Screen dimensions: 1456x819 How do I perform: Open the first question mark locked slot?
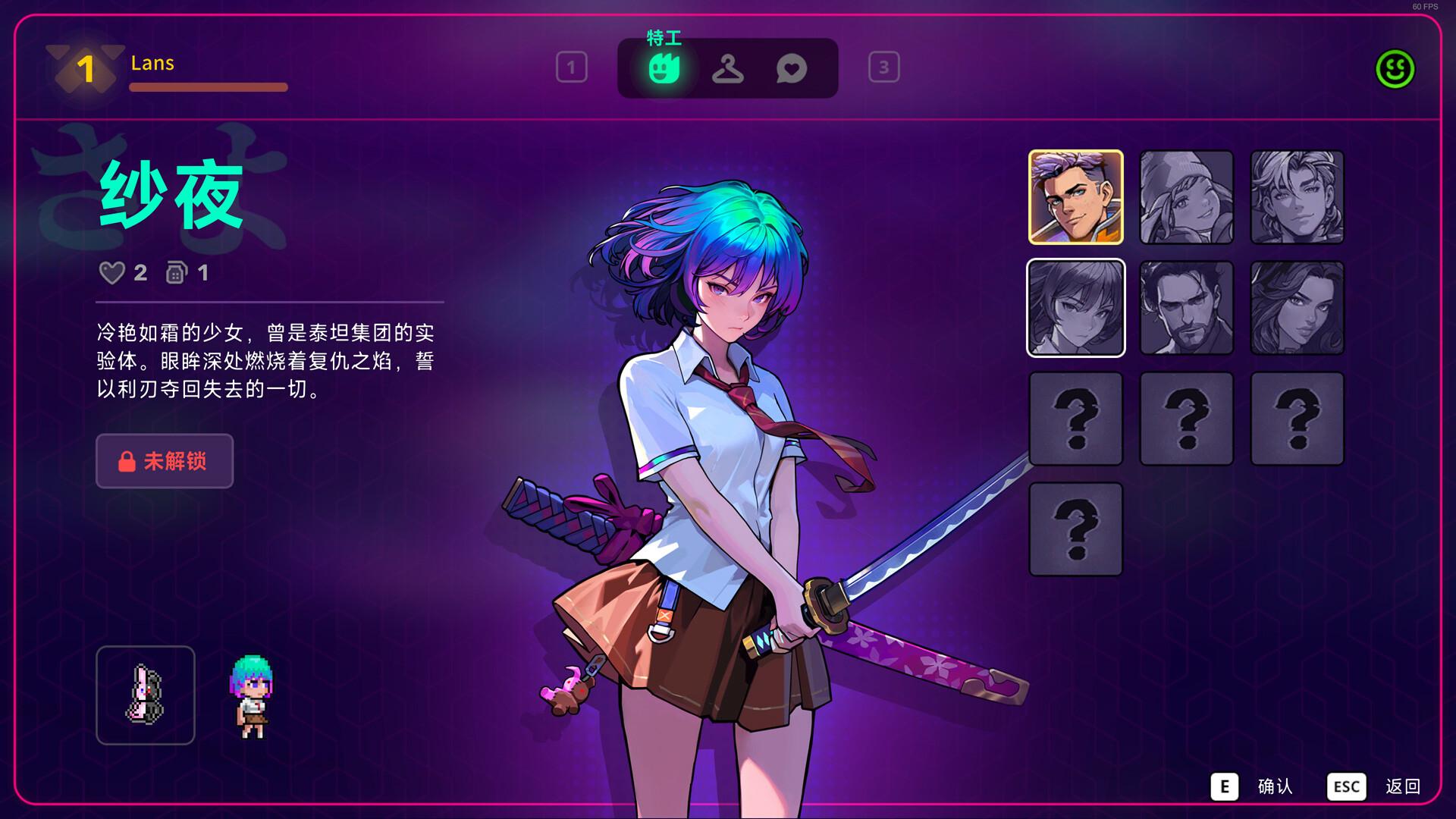coord(1076,418)
